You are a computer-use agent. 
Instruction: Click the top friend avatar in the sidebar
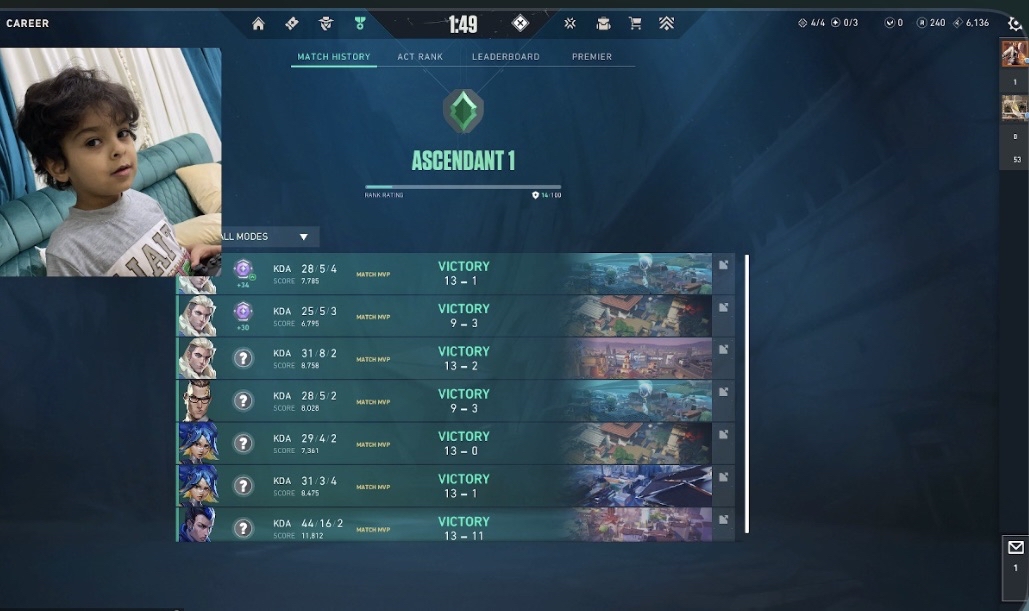pyautogui.click(x=1014, y=54)
